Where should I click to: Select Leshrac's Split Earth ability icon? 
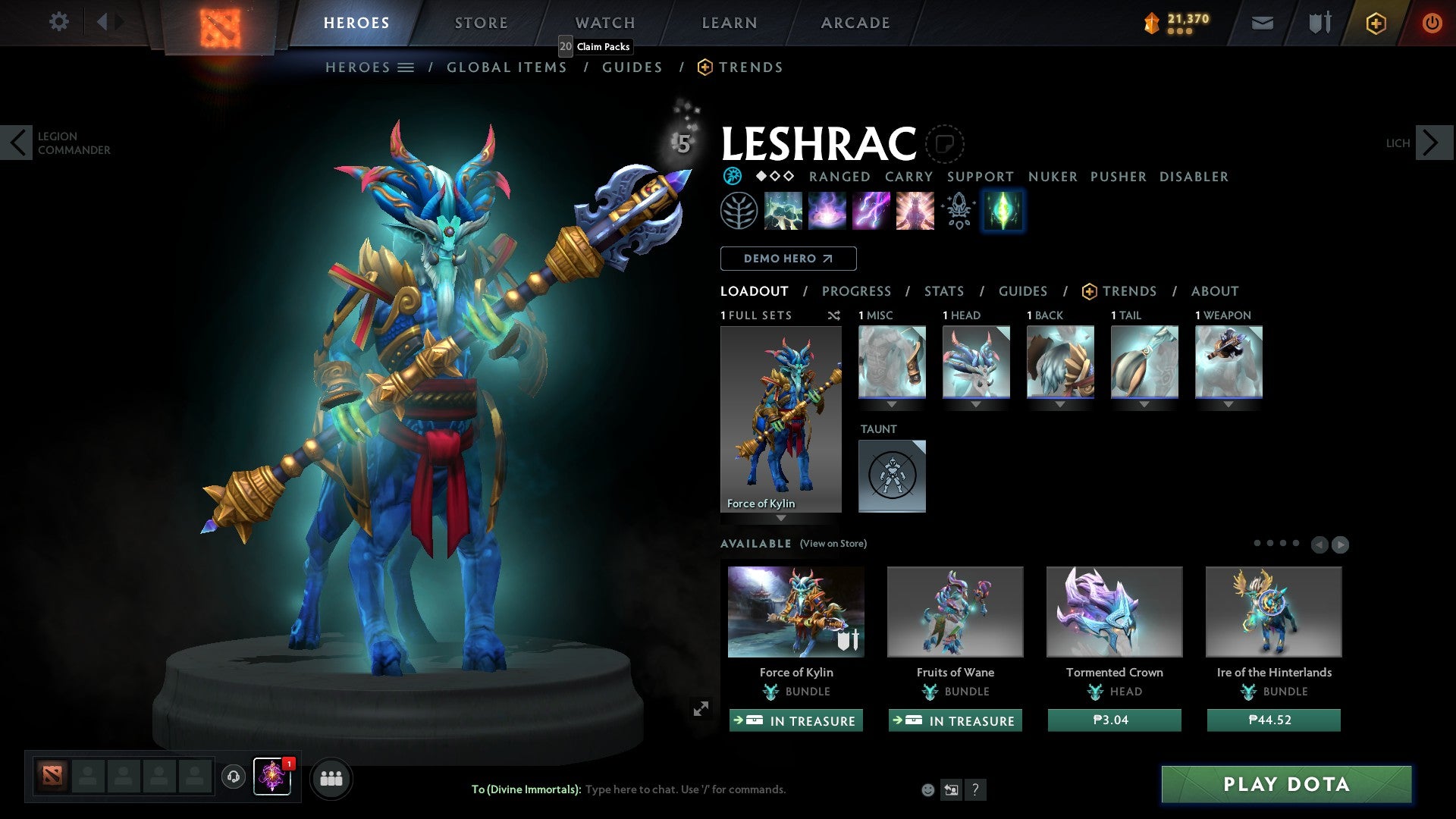782,210
